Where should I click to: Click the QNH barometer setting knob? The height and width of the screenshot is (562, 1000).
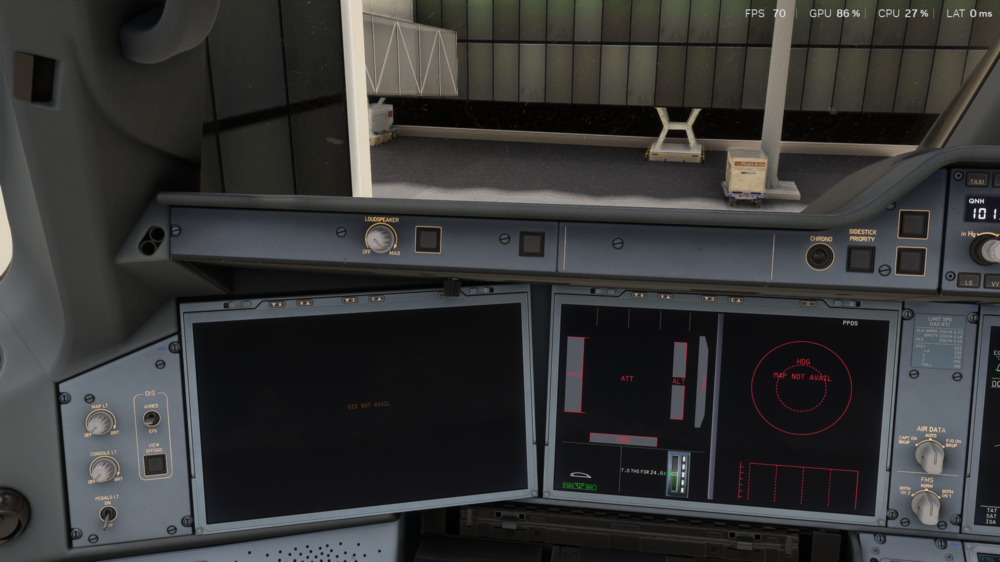point(990,249)
